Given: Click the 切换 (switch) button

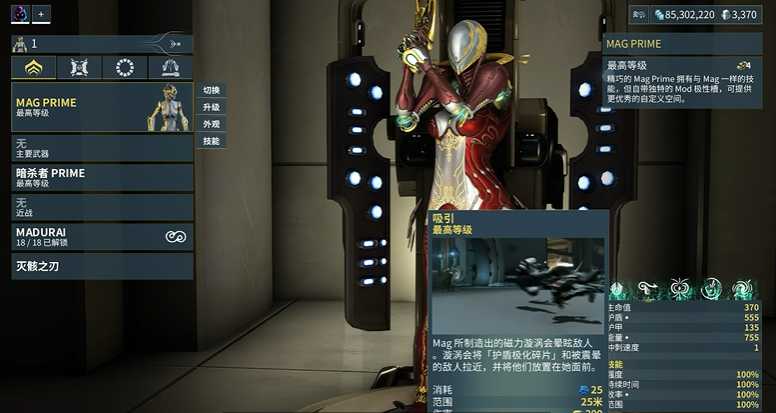Looking at the screenshot, I should 211,90.
